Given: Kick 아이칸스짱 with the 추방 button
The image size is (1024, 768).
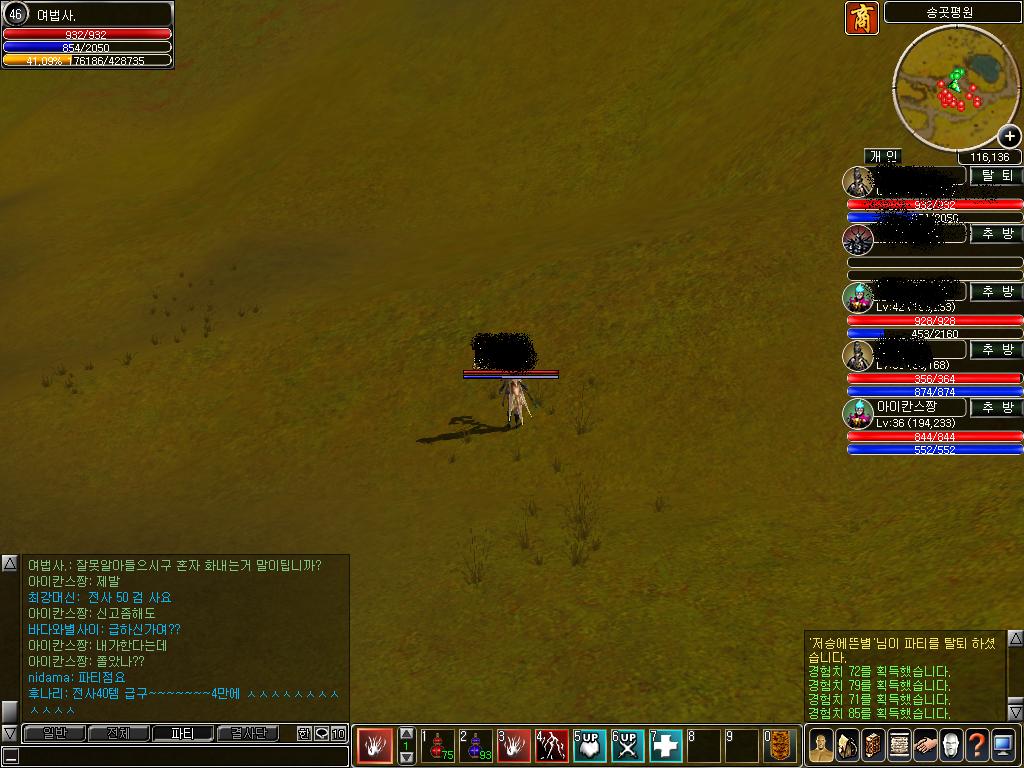Looking at the screenshot, I should click(996, 408).
